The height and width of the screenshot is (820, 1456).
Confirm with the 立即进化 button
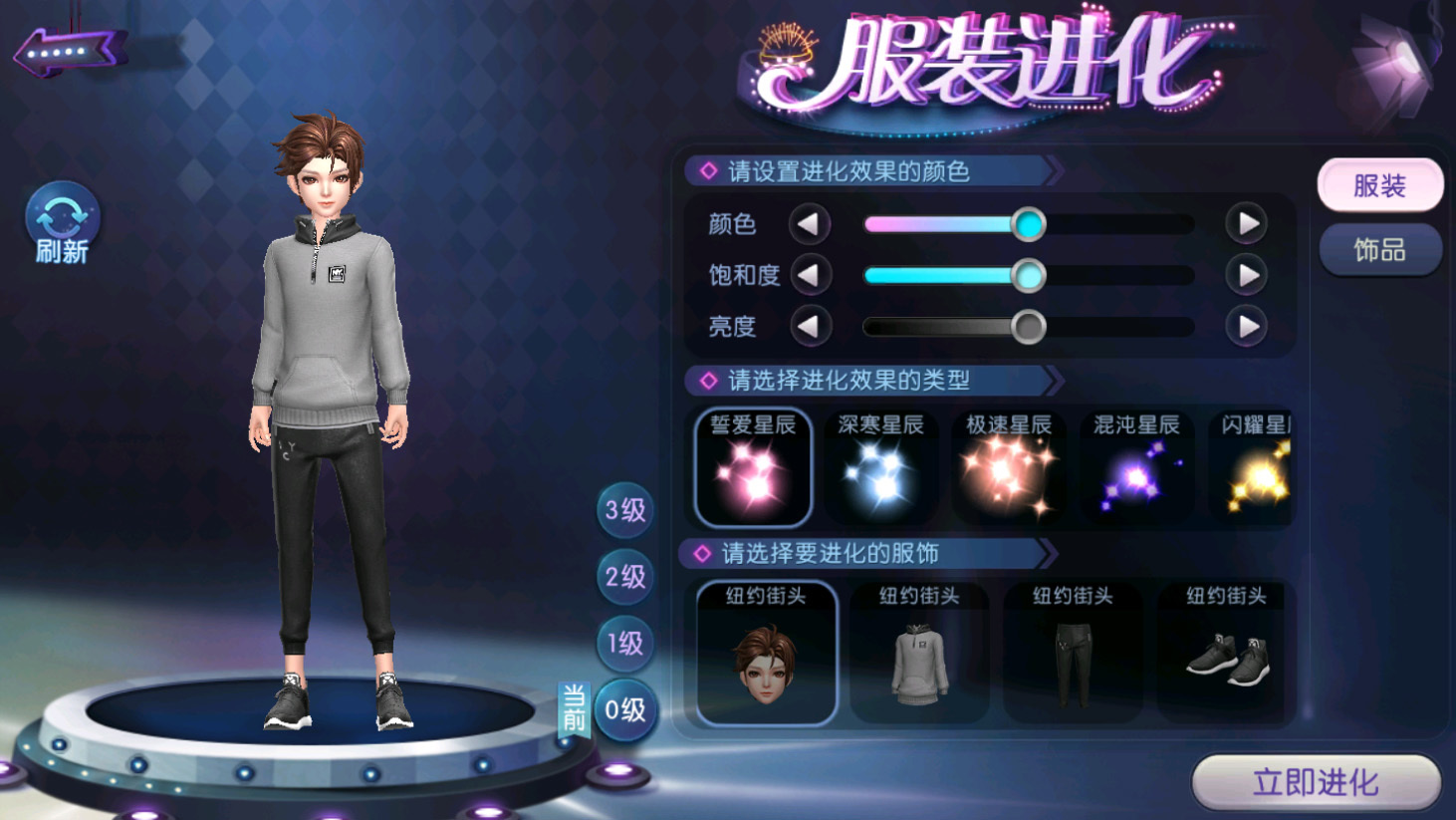pos(1316,782)
